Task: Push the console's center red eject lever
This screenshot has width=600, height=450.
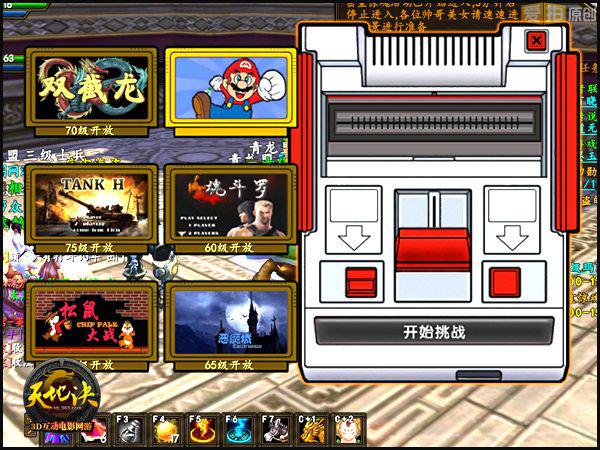Action: click(433, 247)
